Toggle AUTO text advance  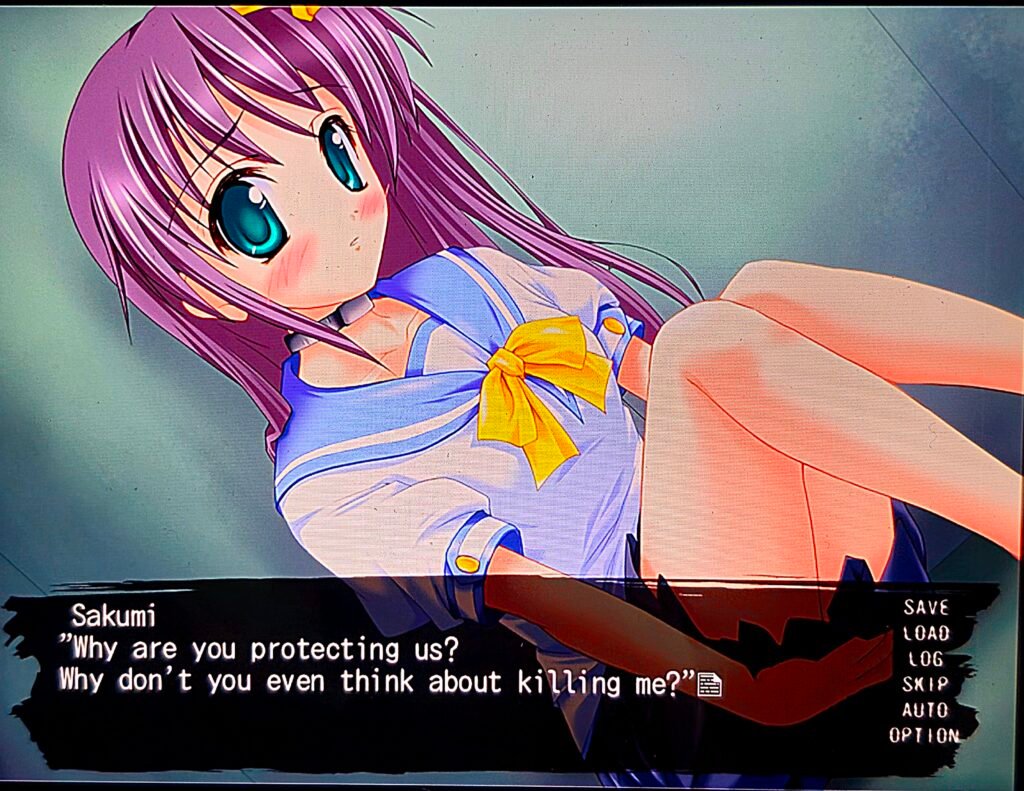tap(925, 710)
